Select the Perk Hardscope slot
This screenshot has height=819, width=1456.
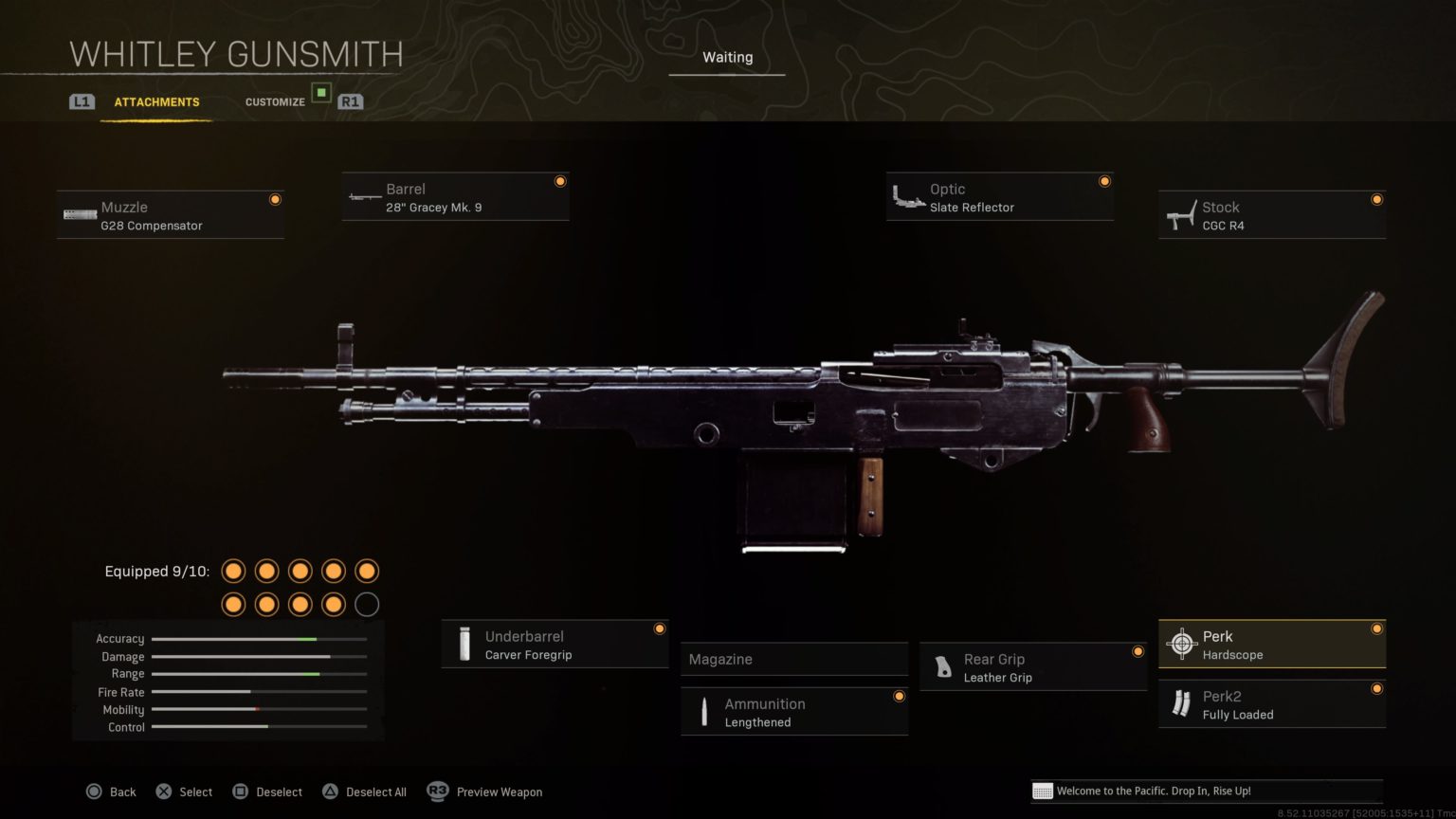point(1271,645)
